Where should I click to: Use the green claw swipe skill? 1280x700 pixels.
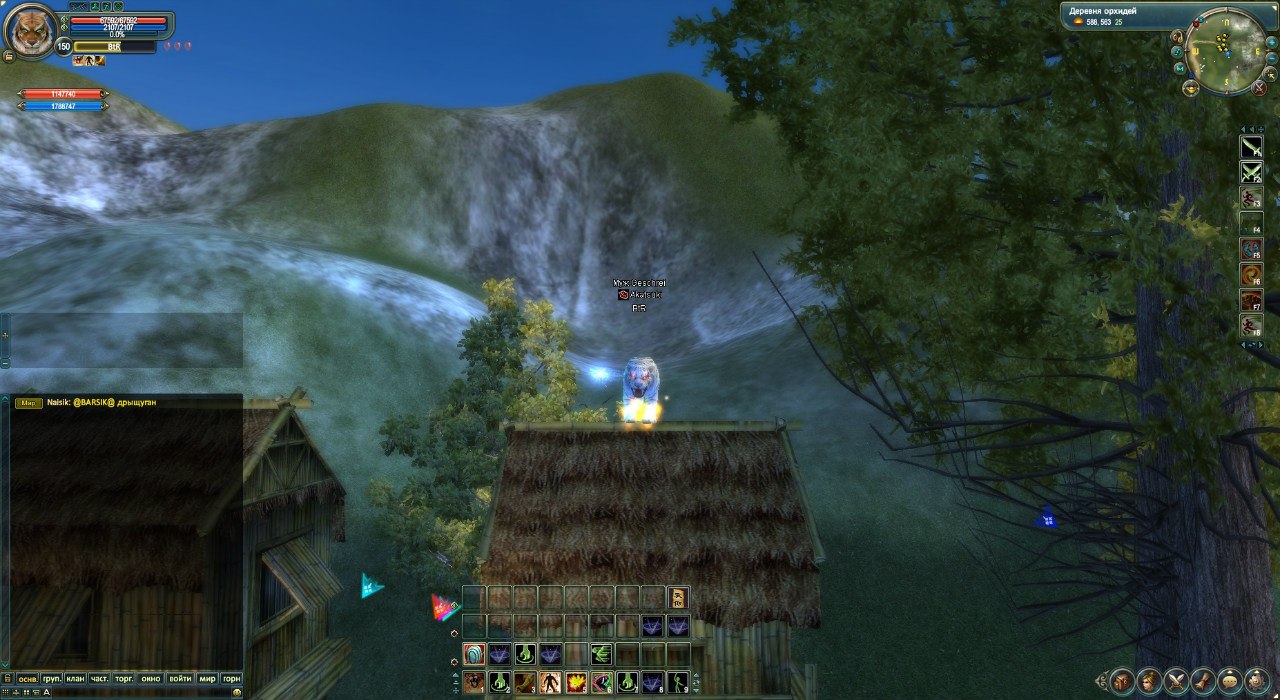pos(601,655)
